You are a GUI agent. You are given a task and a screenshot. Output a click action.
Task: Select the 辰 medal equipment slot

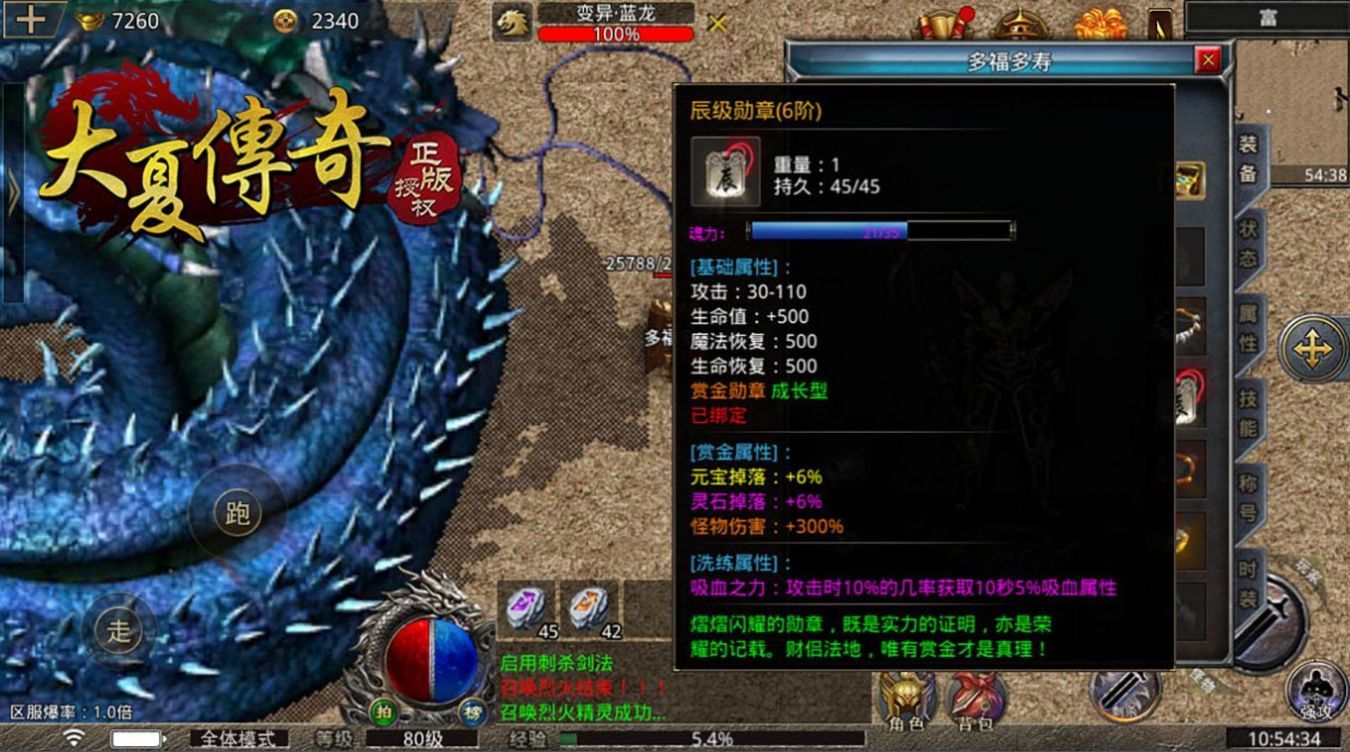coord(1189,397)
